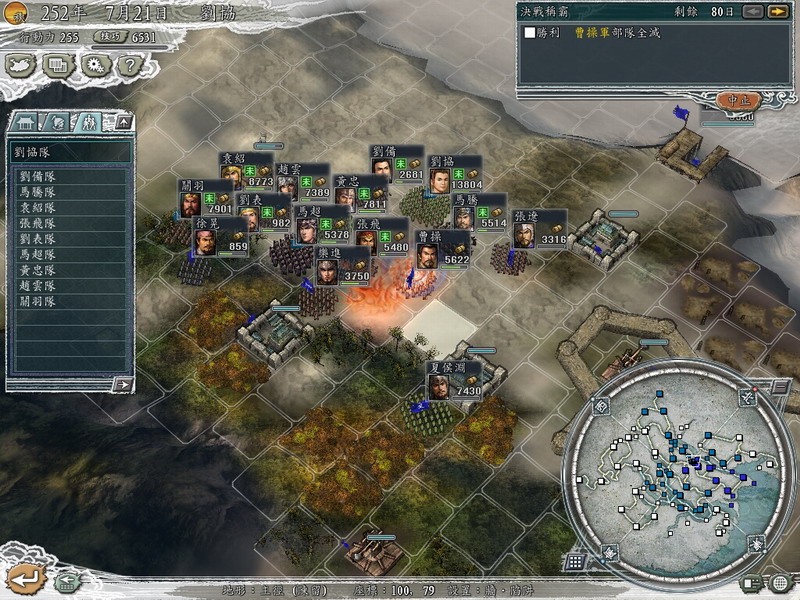Collapse the unit list with up arrow
Image resolution: width=800 pixels, height=600 pixels.
(123, 122)
